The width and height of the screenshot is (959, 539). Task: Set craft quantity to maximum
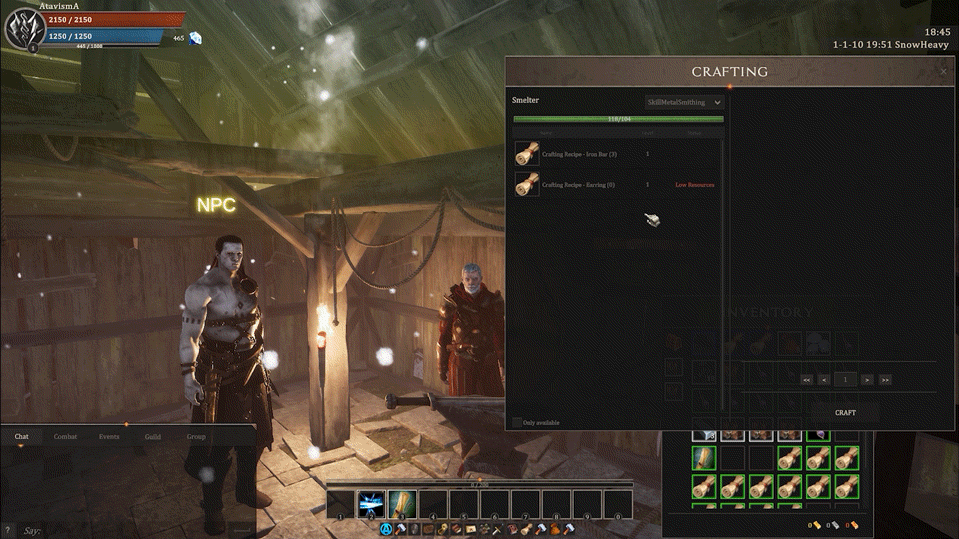pyautogui.click(x=885, y=380)
